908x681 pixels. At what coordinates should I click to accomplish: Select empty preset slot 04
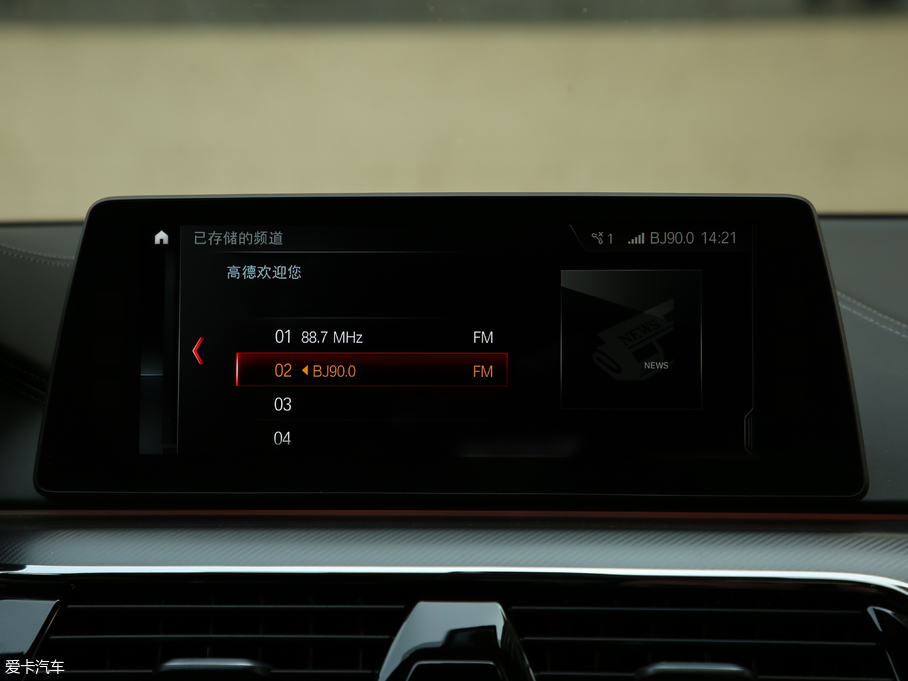(x=372, y=437)
